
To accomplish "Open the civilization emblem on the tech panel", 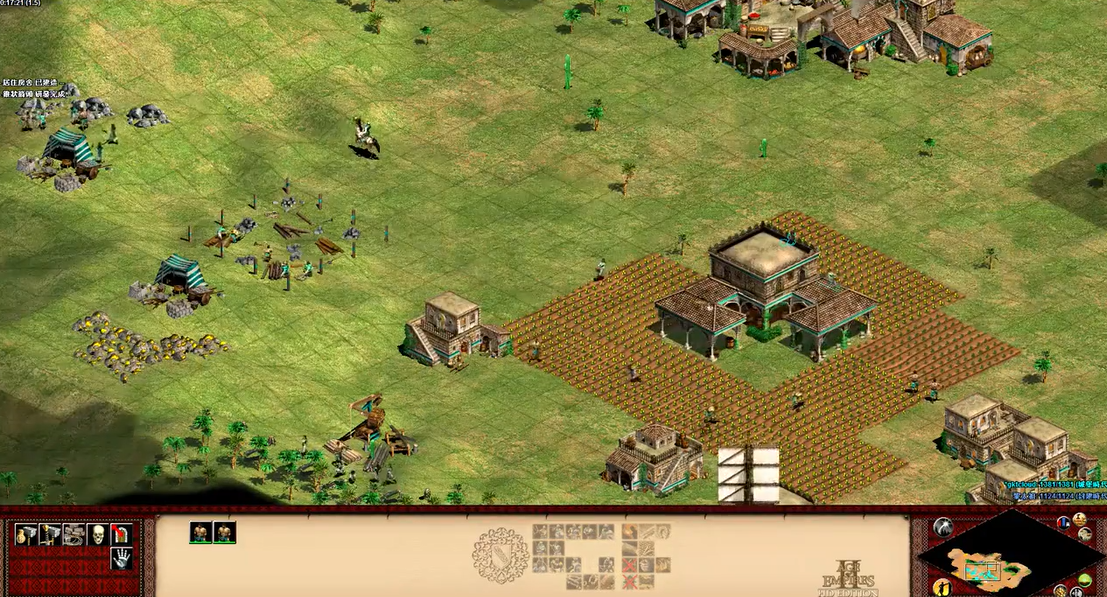I will [x=499, y=555].
